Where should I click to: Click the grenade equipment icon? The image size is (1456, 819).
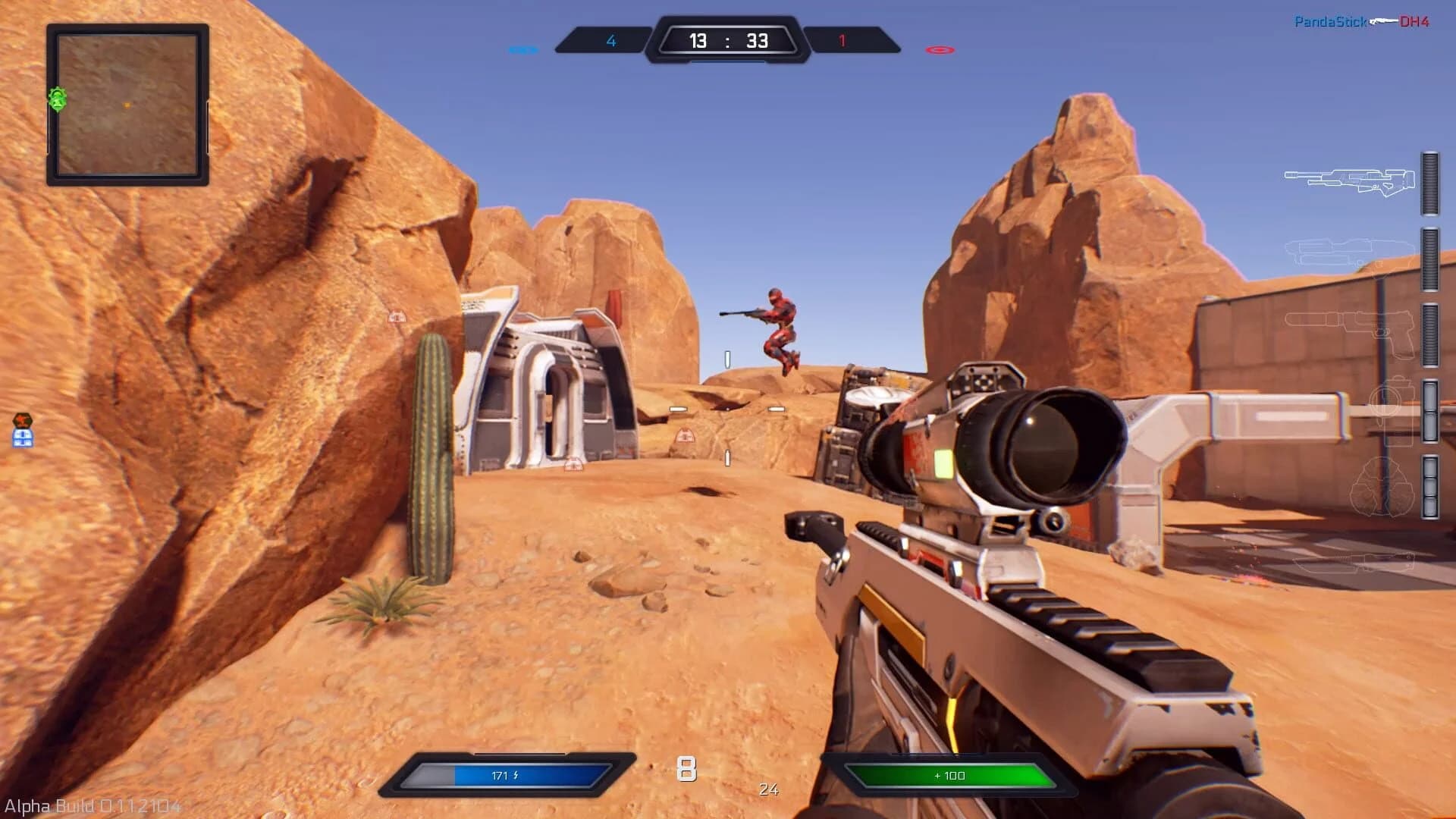1380,487
